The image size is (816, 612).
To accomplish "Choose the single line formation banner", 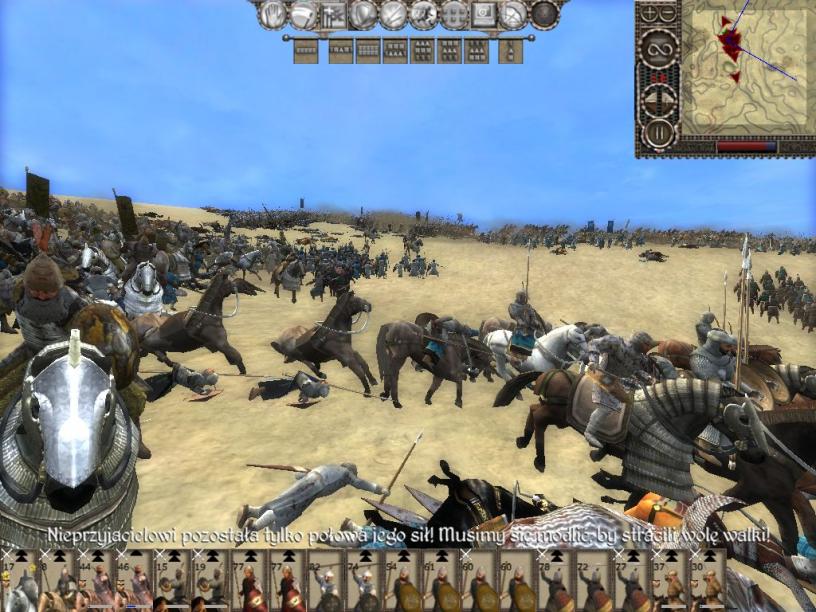I will 306,50.
